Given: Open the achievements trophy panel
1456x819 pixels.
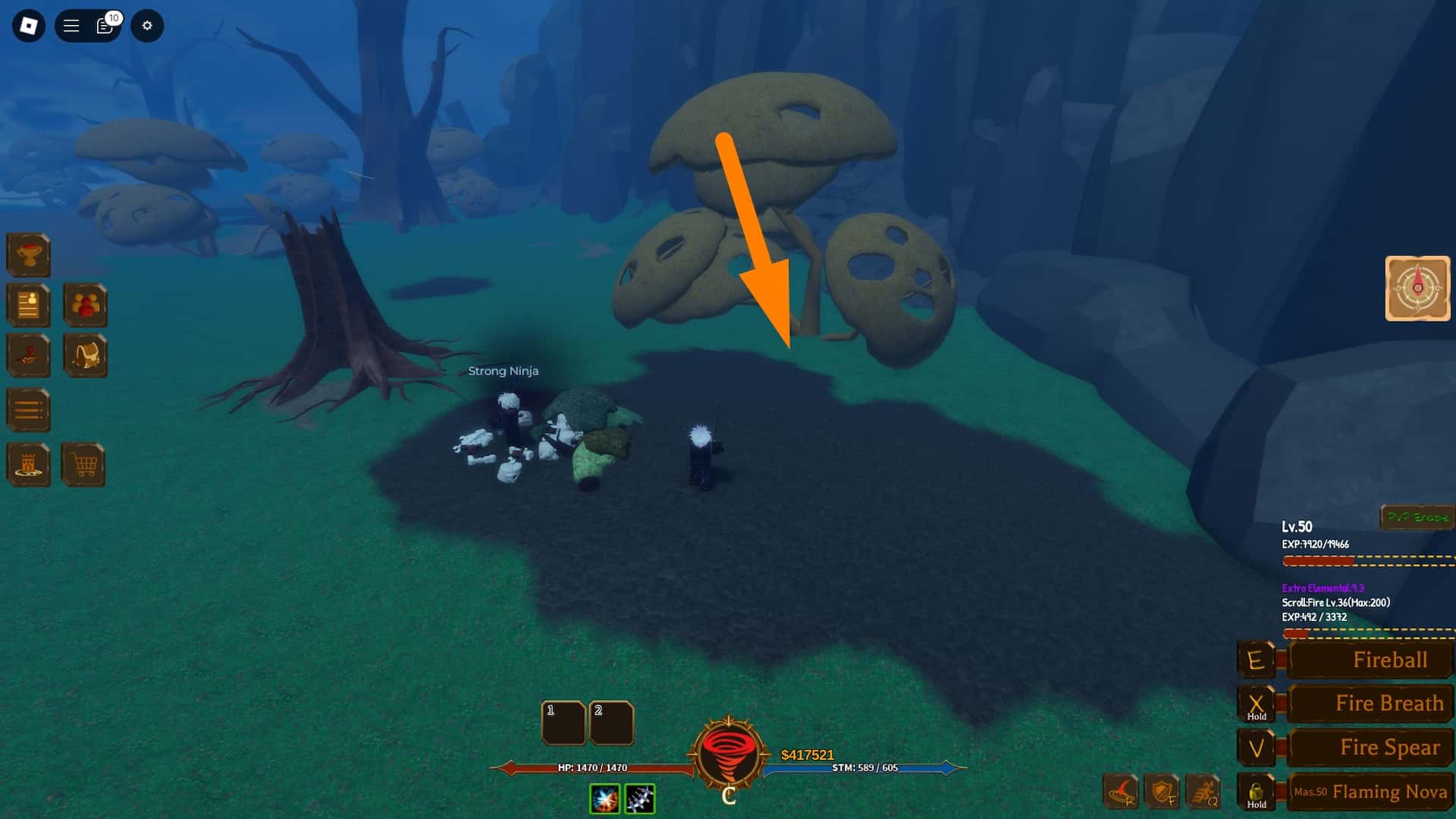Looking at the screenshot, I should (28, 254).
